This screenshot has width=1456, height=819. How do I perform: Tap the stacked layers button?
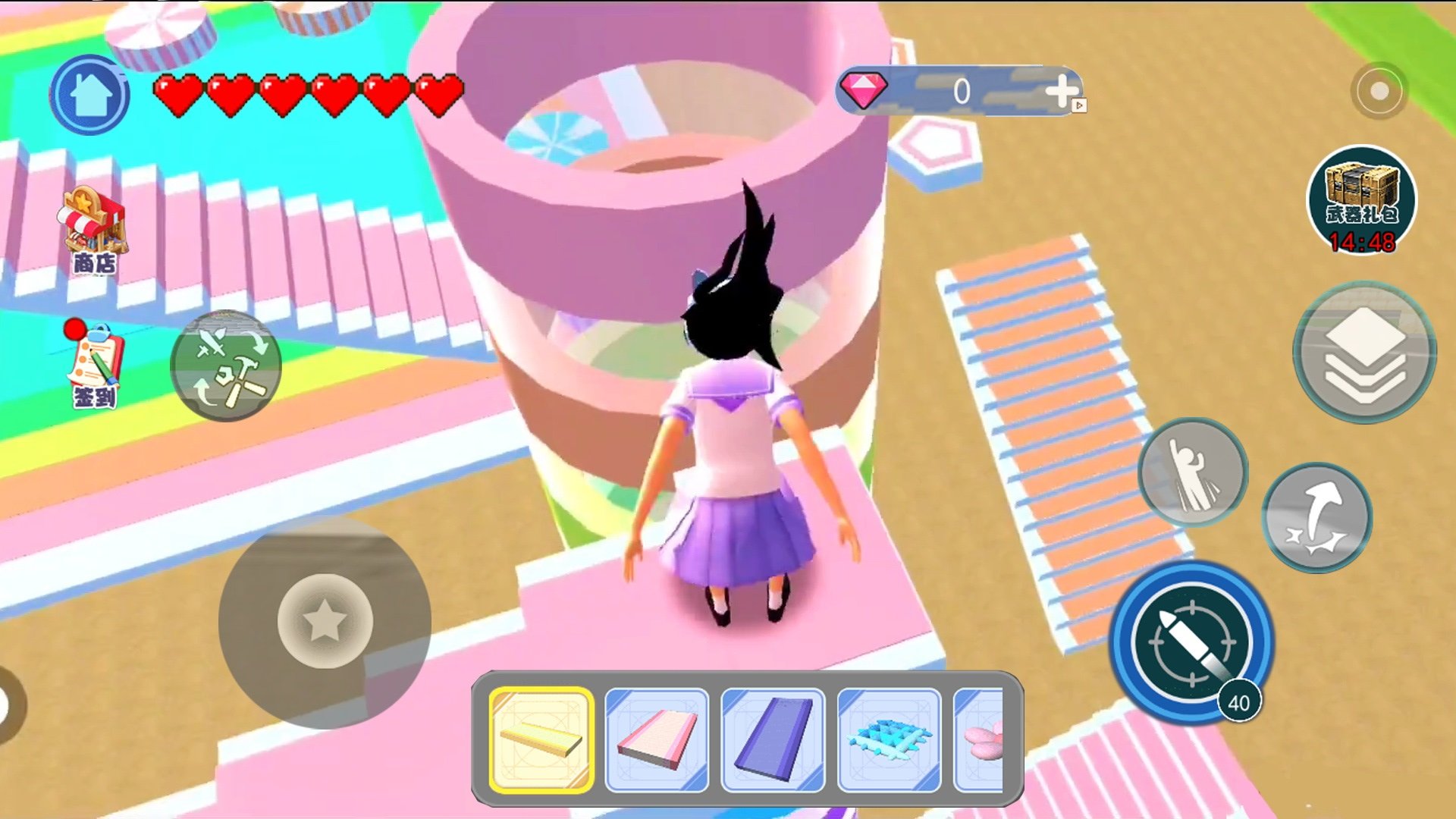click(x=1363, y=353)
